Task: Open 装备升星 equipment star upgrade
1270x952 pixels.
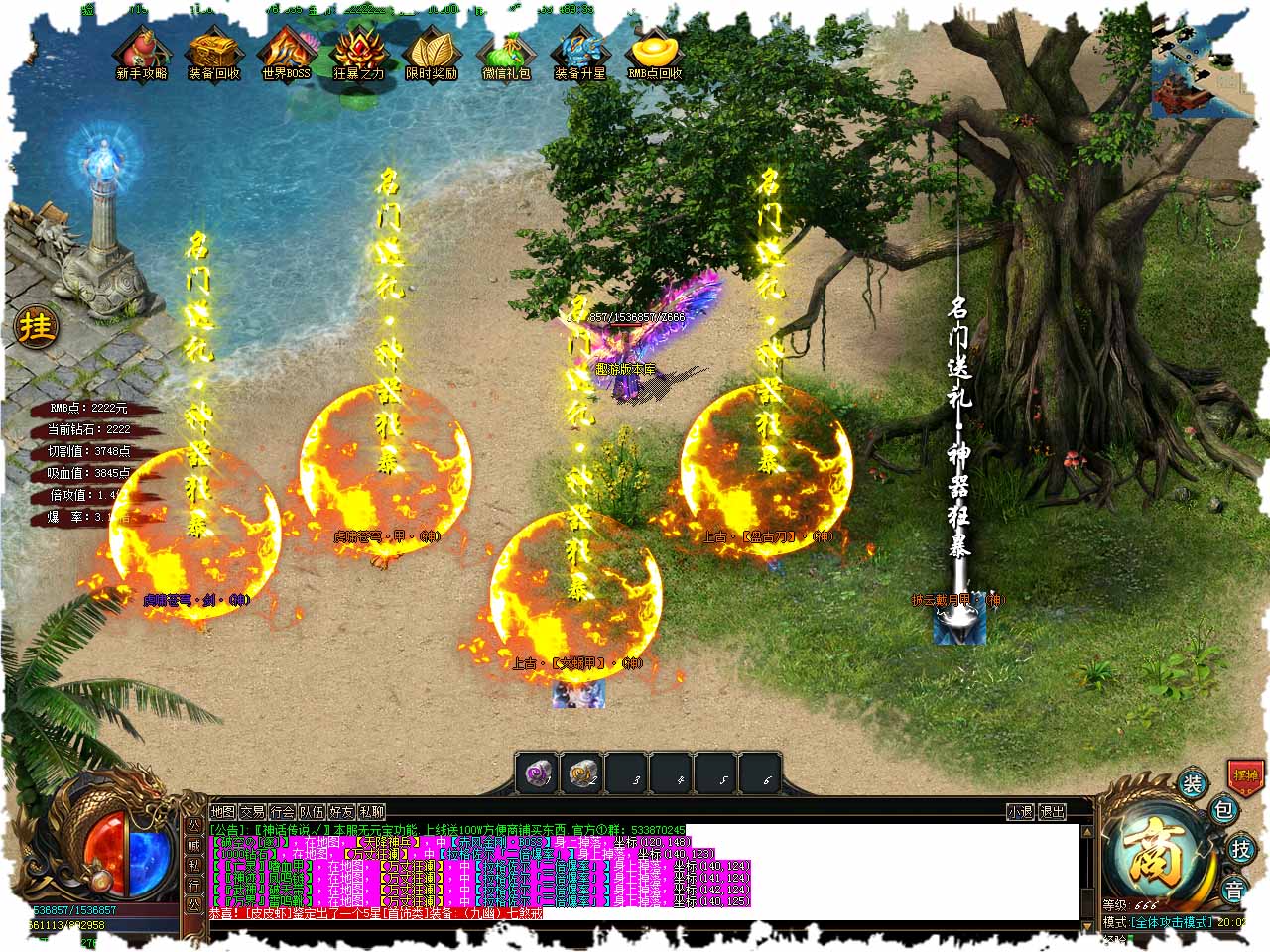Action: coord(579,54)
